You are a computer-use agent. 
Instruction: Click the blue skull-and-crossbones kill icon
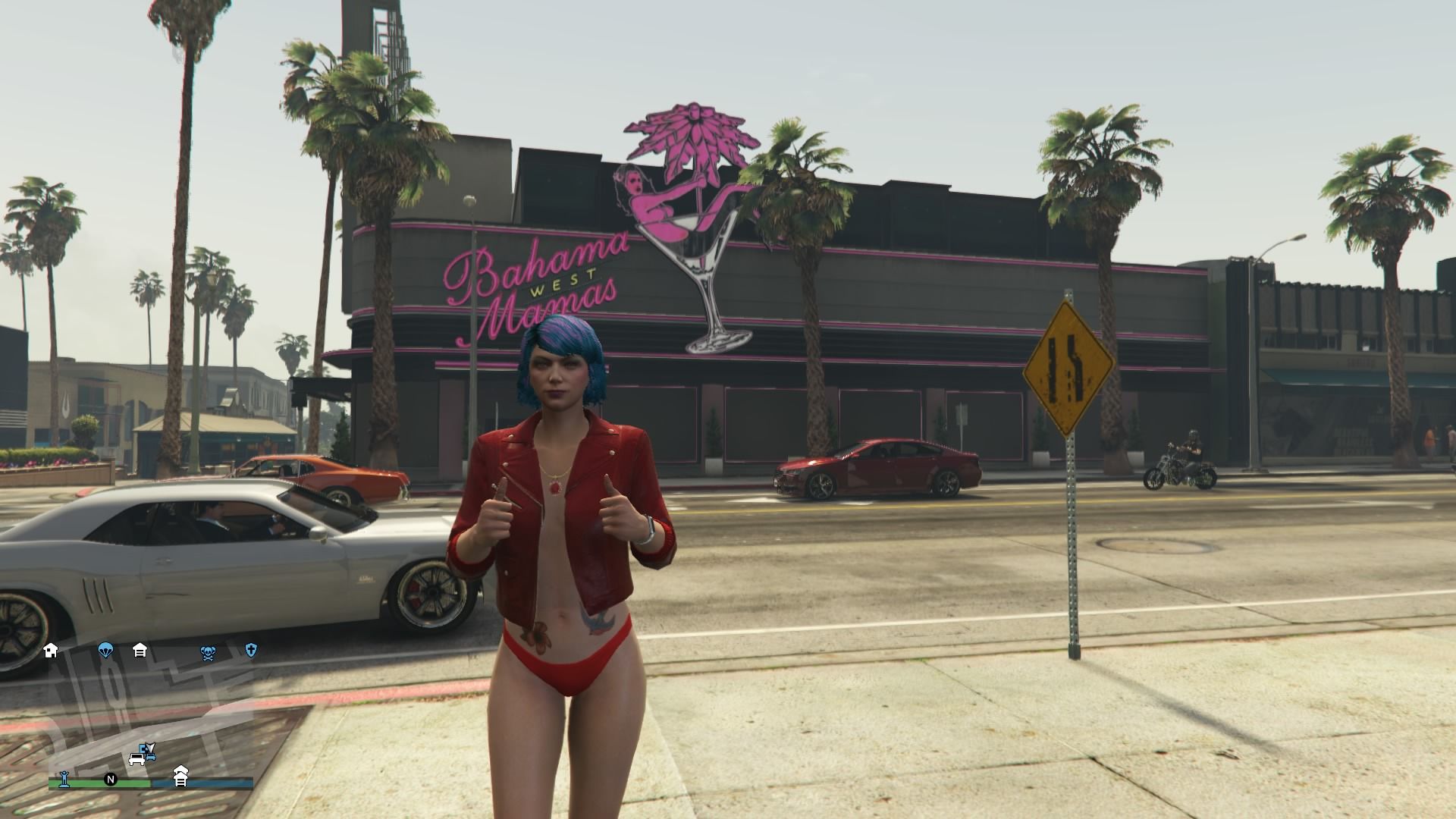(x=208, y=652)
